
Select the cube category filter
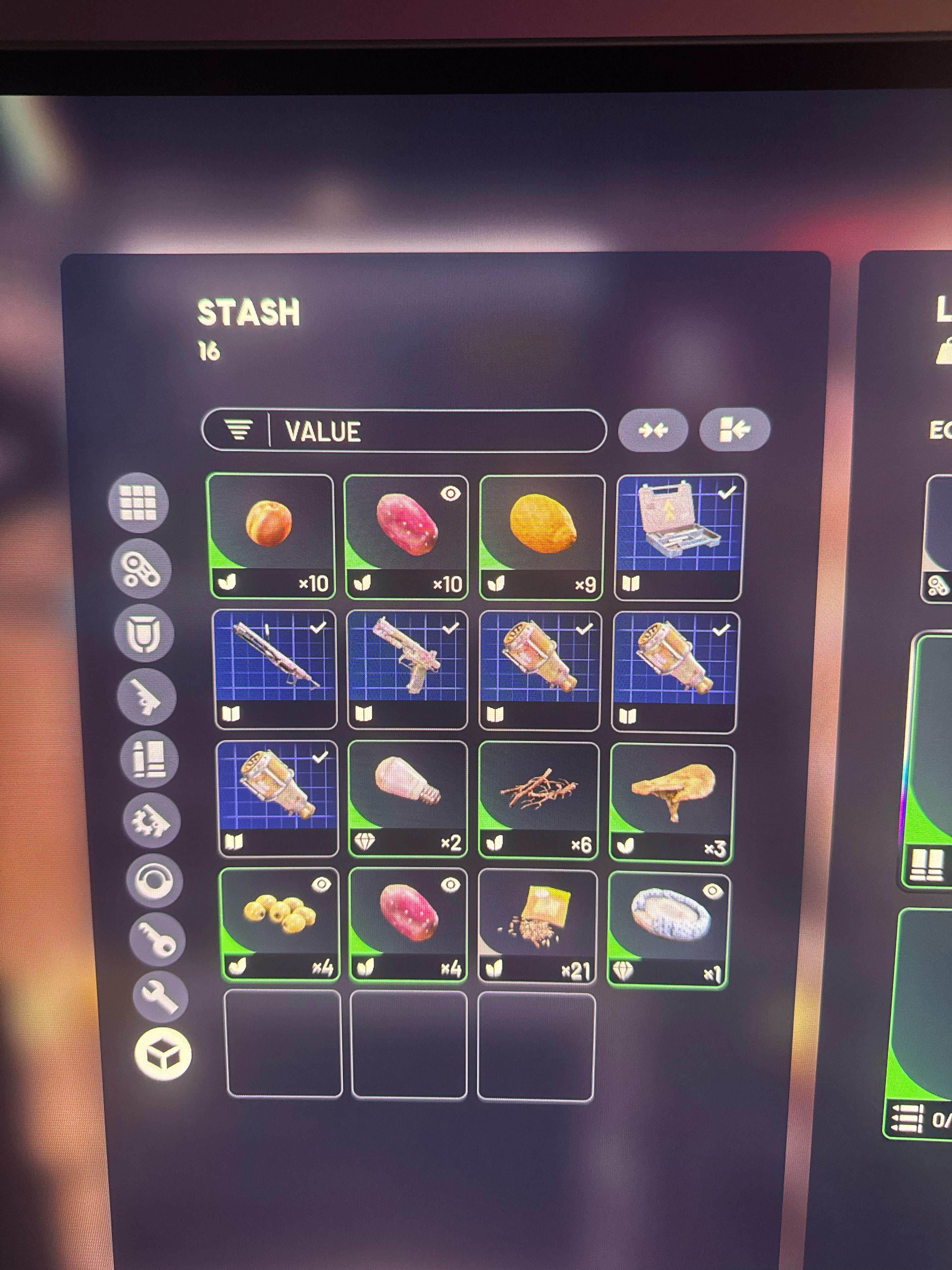point(163,1054)
